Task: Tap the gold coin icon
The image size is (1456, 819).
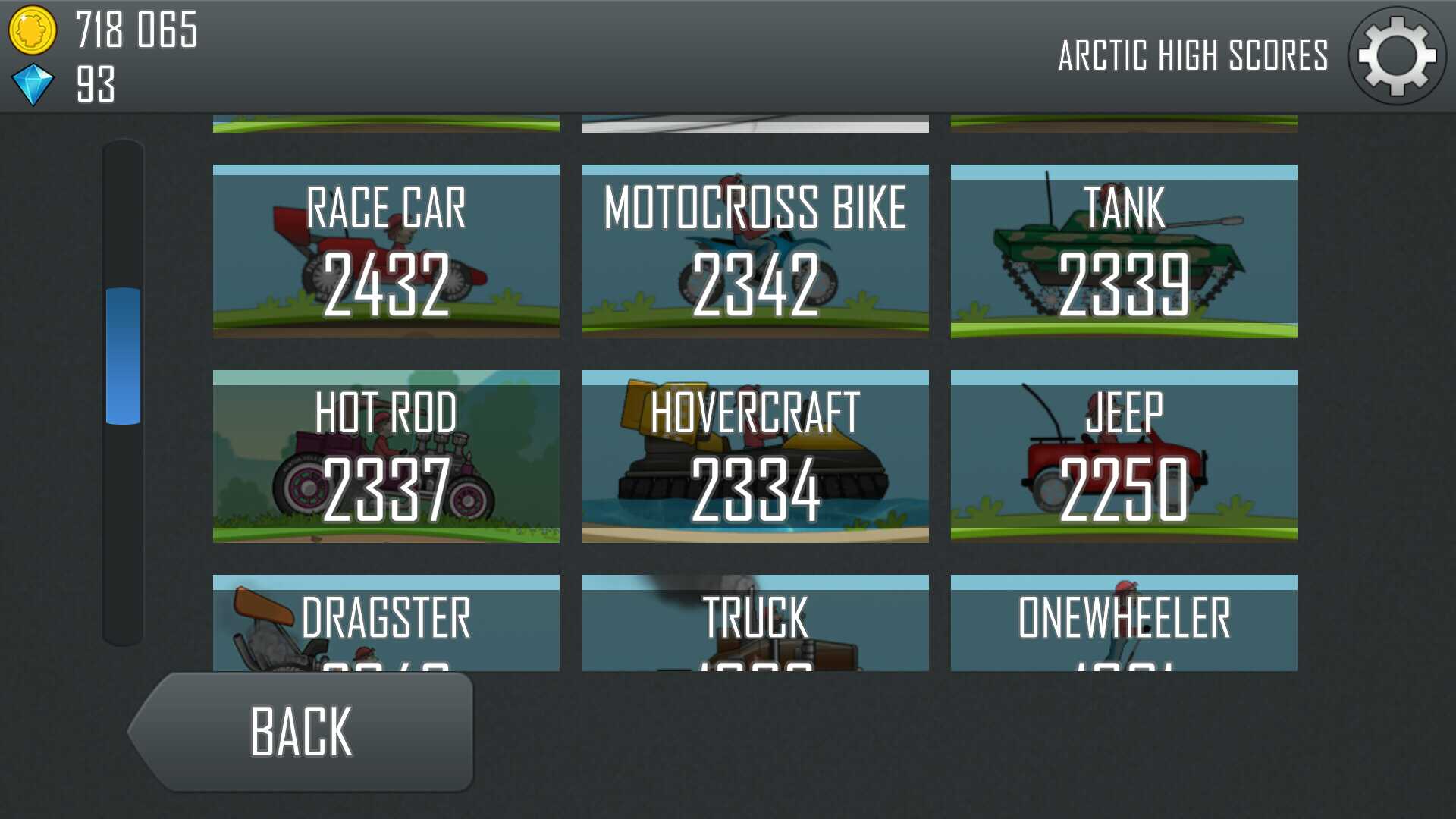Action: 32,30
